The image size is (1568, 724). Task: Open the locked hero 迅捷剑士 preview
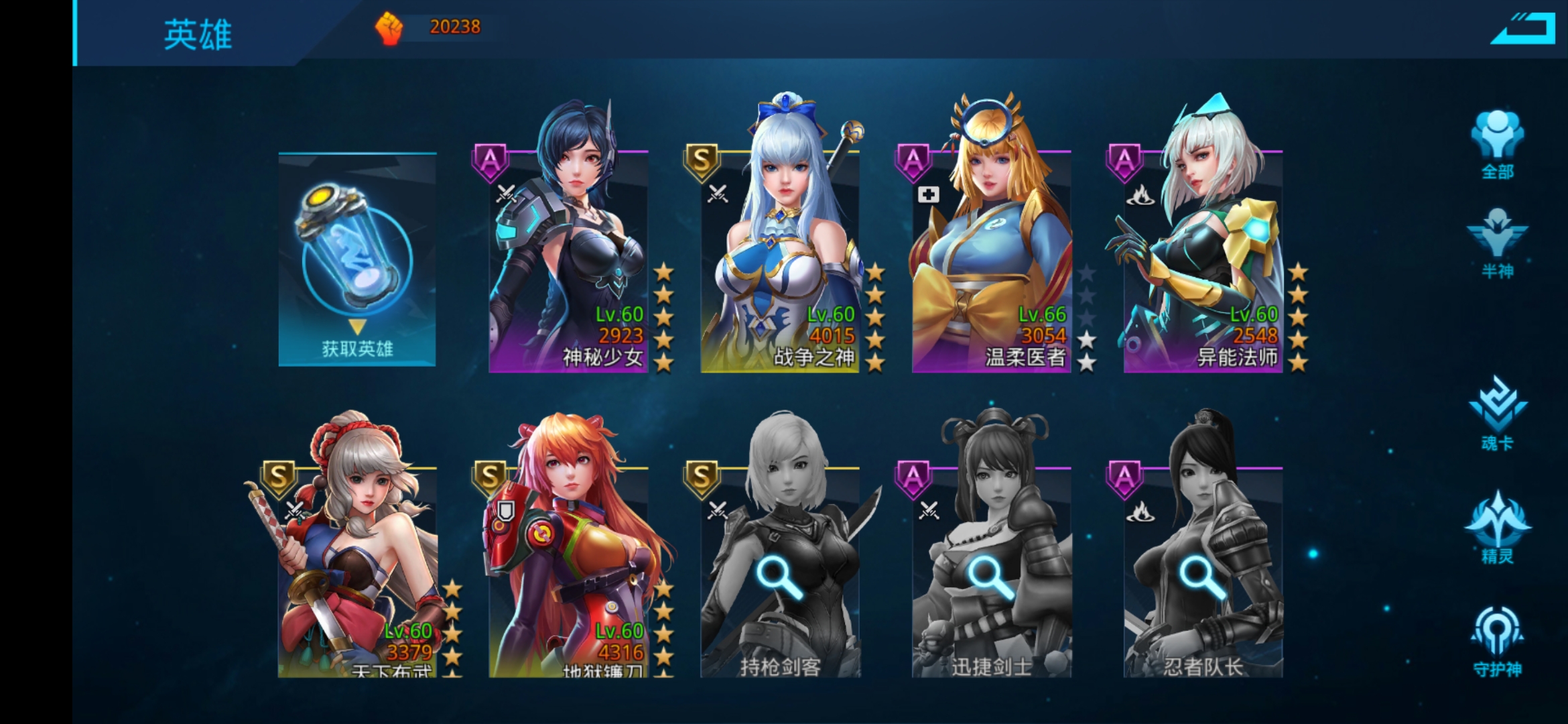(984, 573)
